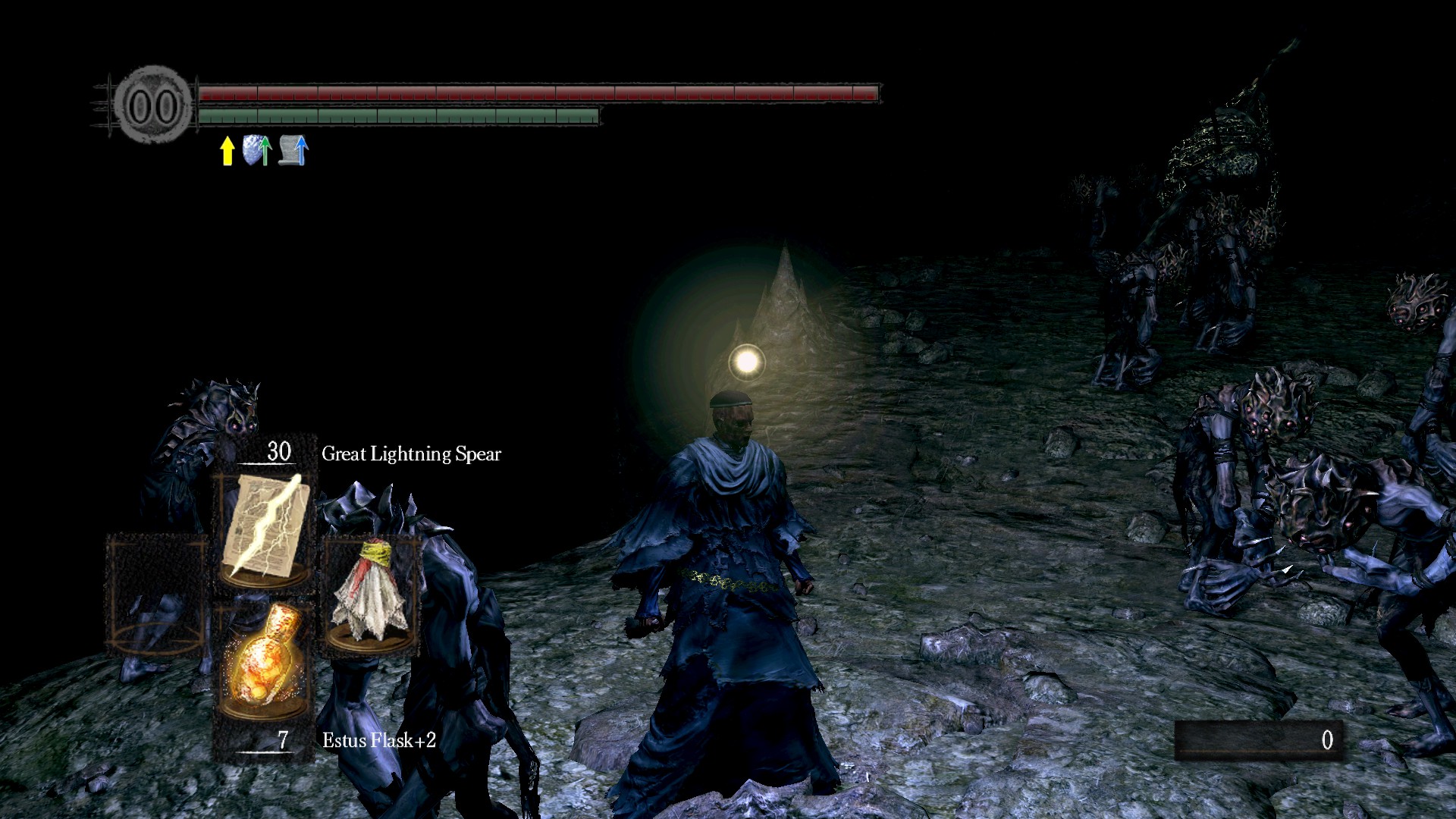Click the scroll weapon-buff icon with blue arrow
The image size is (1456, 819).
(292, 151)
